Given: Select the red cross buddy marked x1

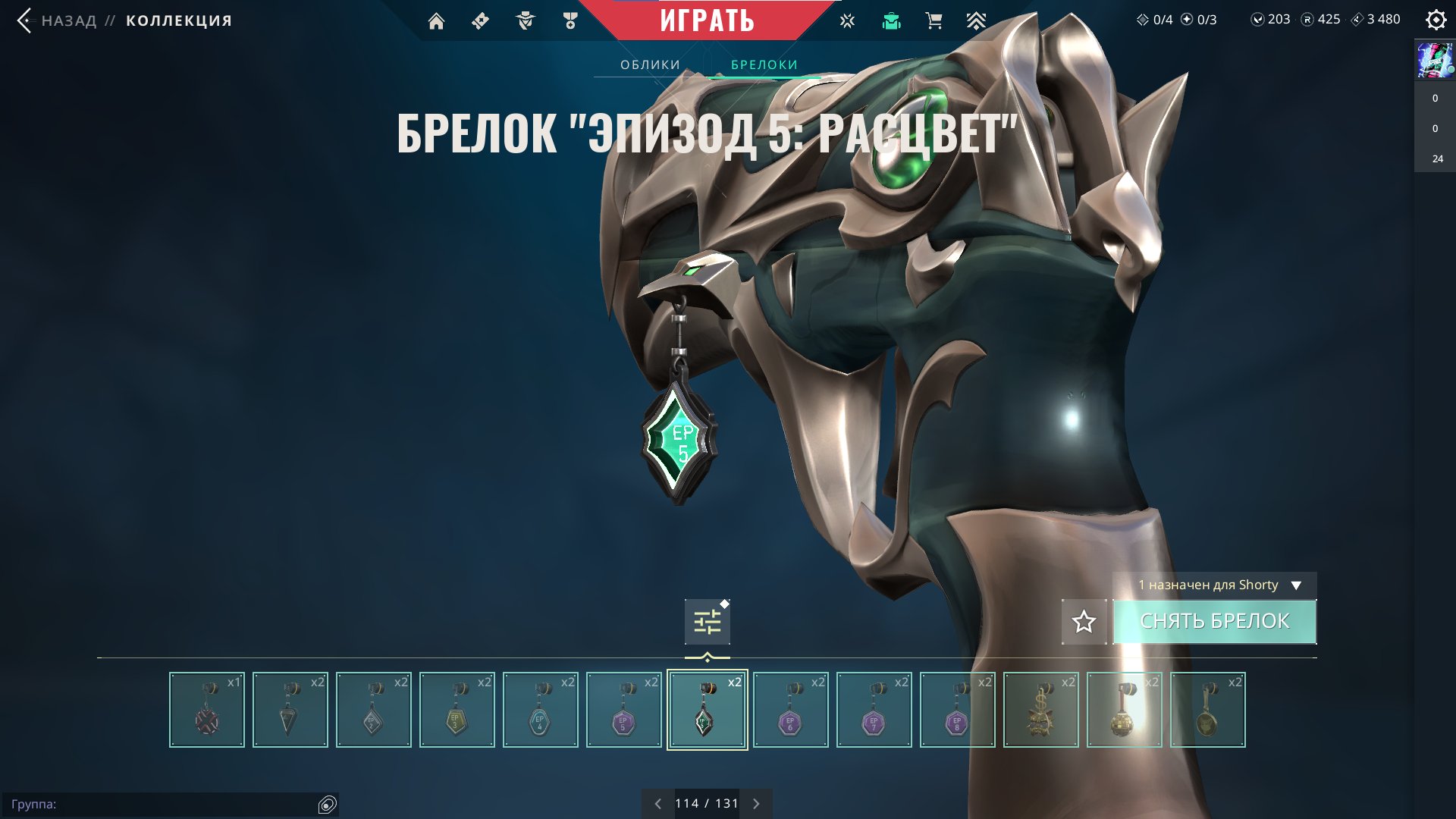Looking at the screenshot, I should 206,710.
